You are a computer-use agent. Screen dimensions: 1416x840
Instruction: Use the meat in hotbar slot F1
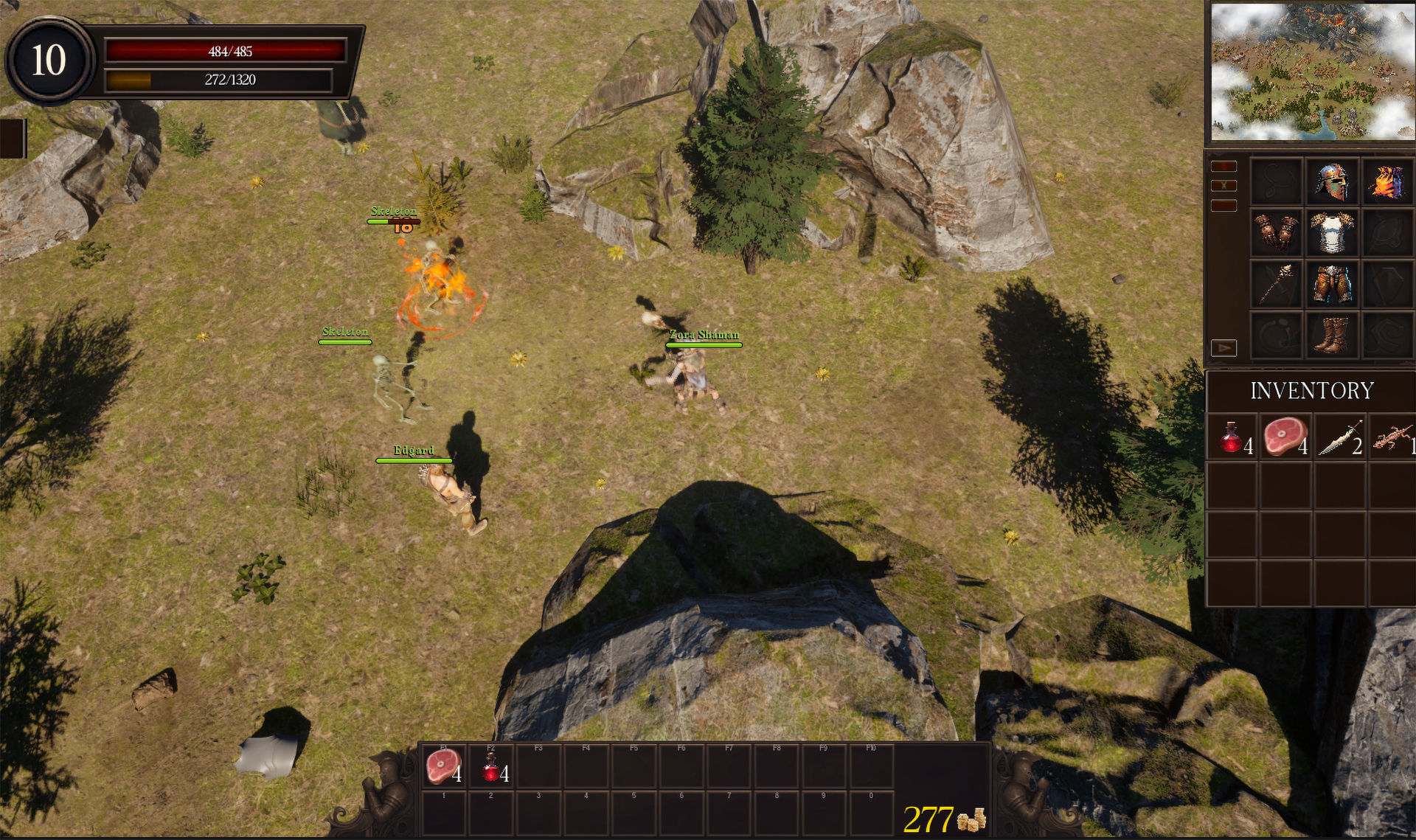pos(442,767)
